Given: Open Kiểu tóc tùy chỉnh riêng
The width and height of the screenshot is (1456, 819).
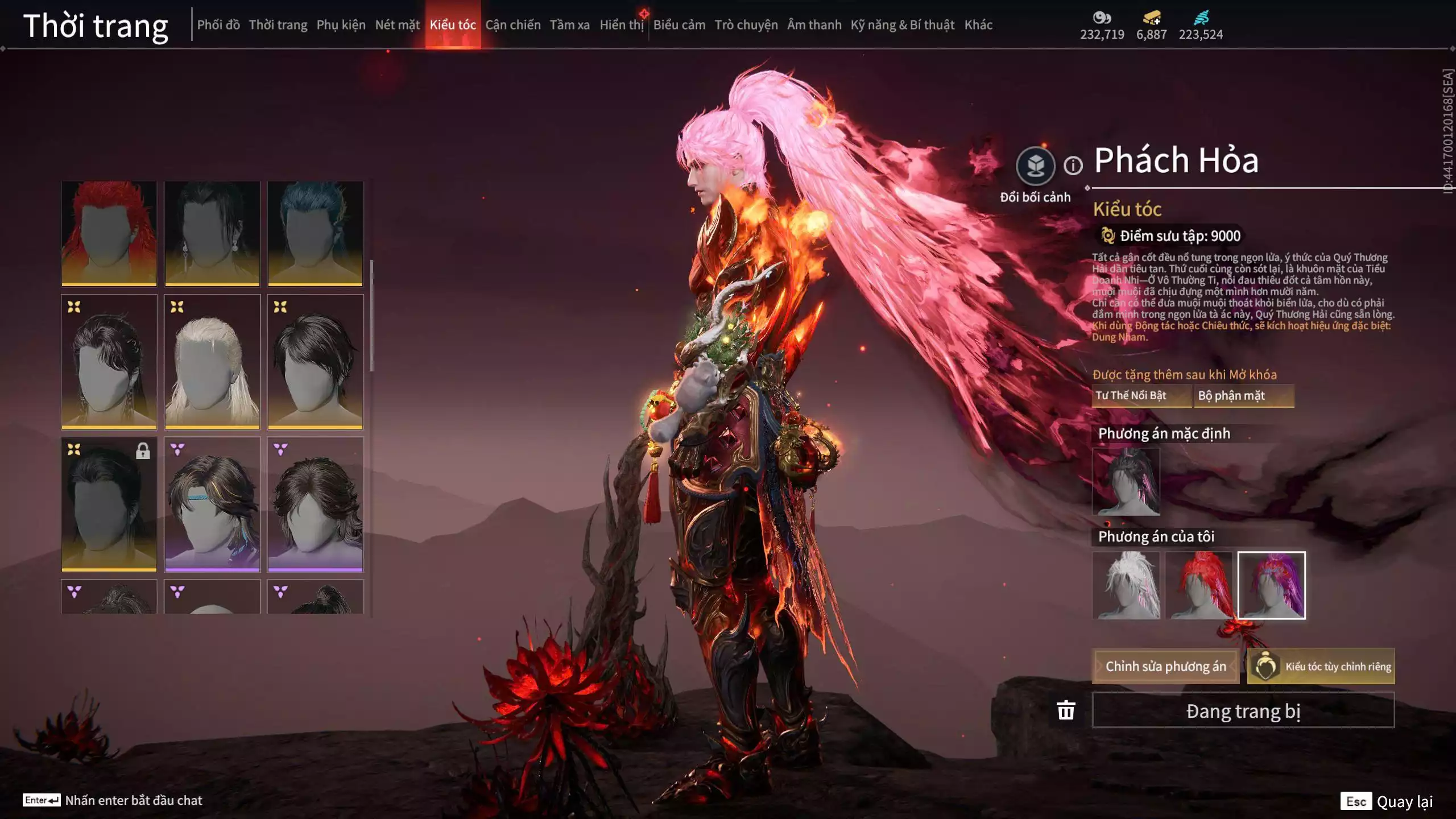Looking at the screenshot, I should point(1321,667).
